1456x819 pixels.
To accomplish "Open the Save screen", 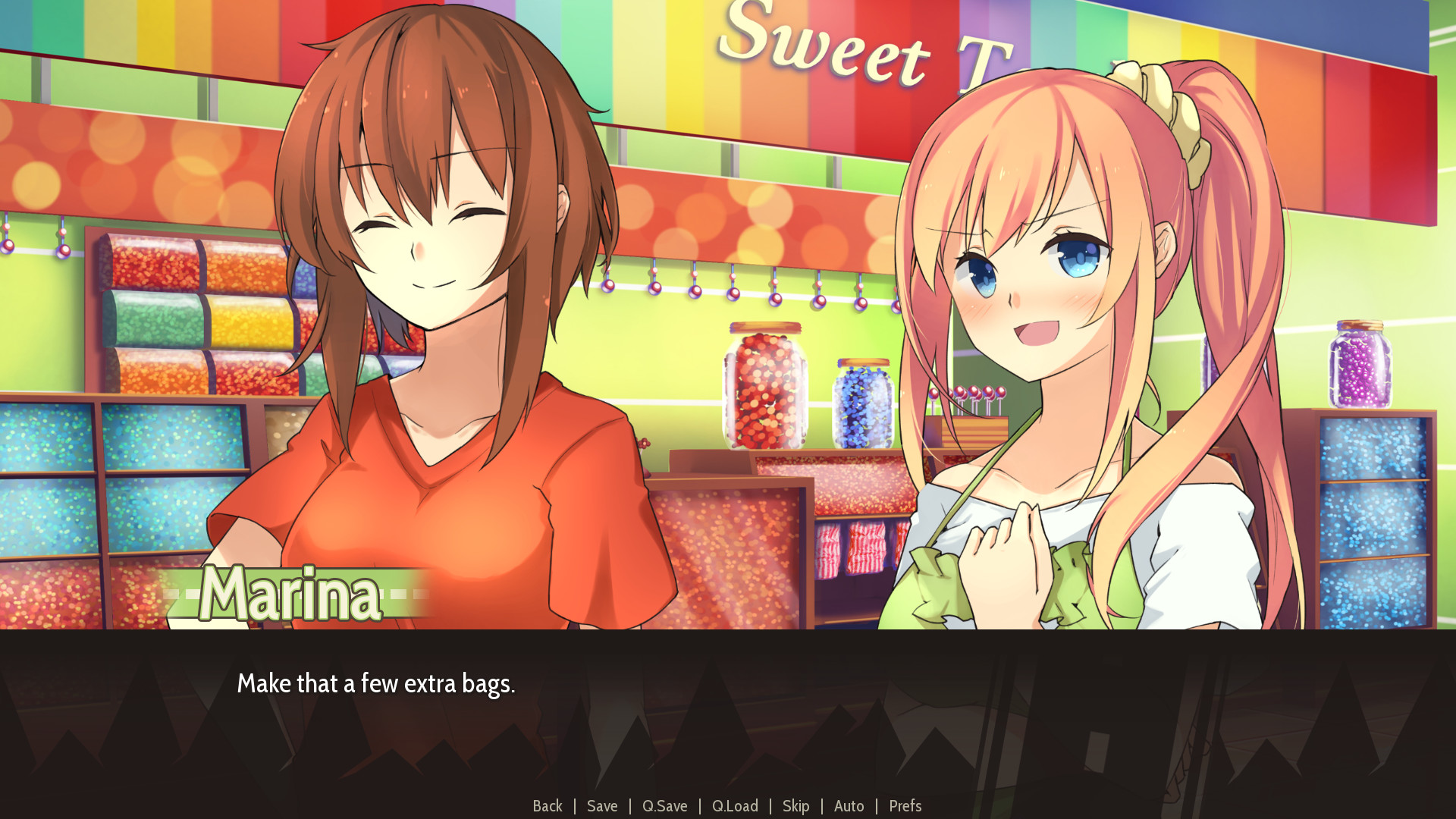I will click(x=602, y=806).
